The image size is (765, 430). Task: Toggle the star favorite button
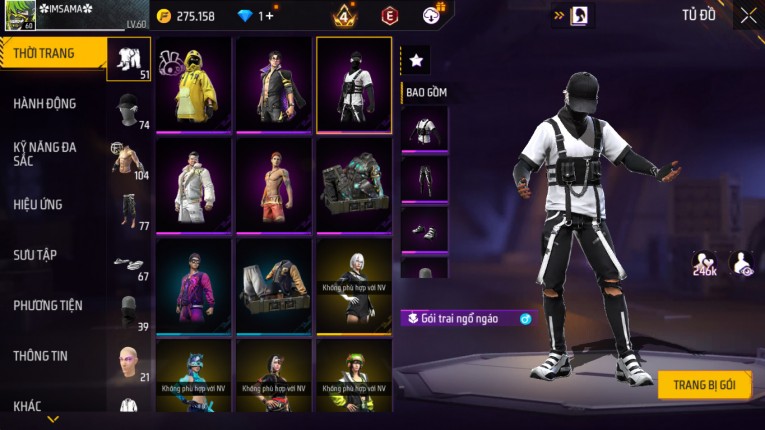coord(416,61)
